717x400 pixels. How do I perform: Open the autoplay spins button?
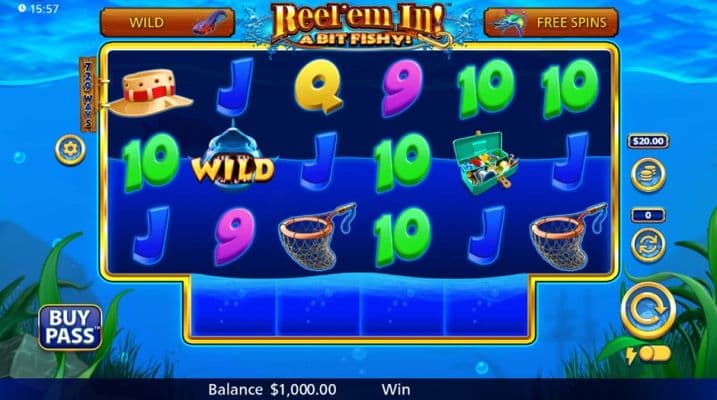point(647,243)
